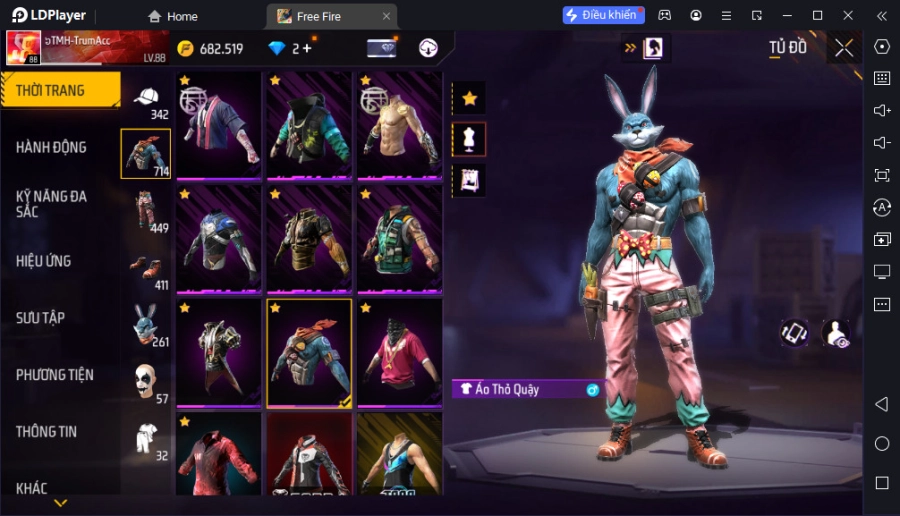
Task: Select the red hooded jacket top
Action: click(218, 455)
